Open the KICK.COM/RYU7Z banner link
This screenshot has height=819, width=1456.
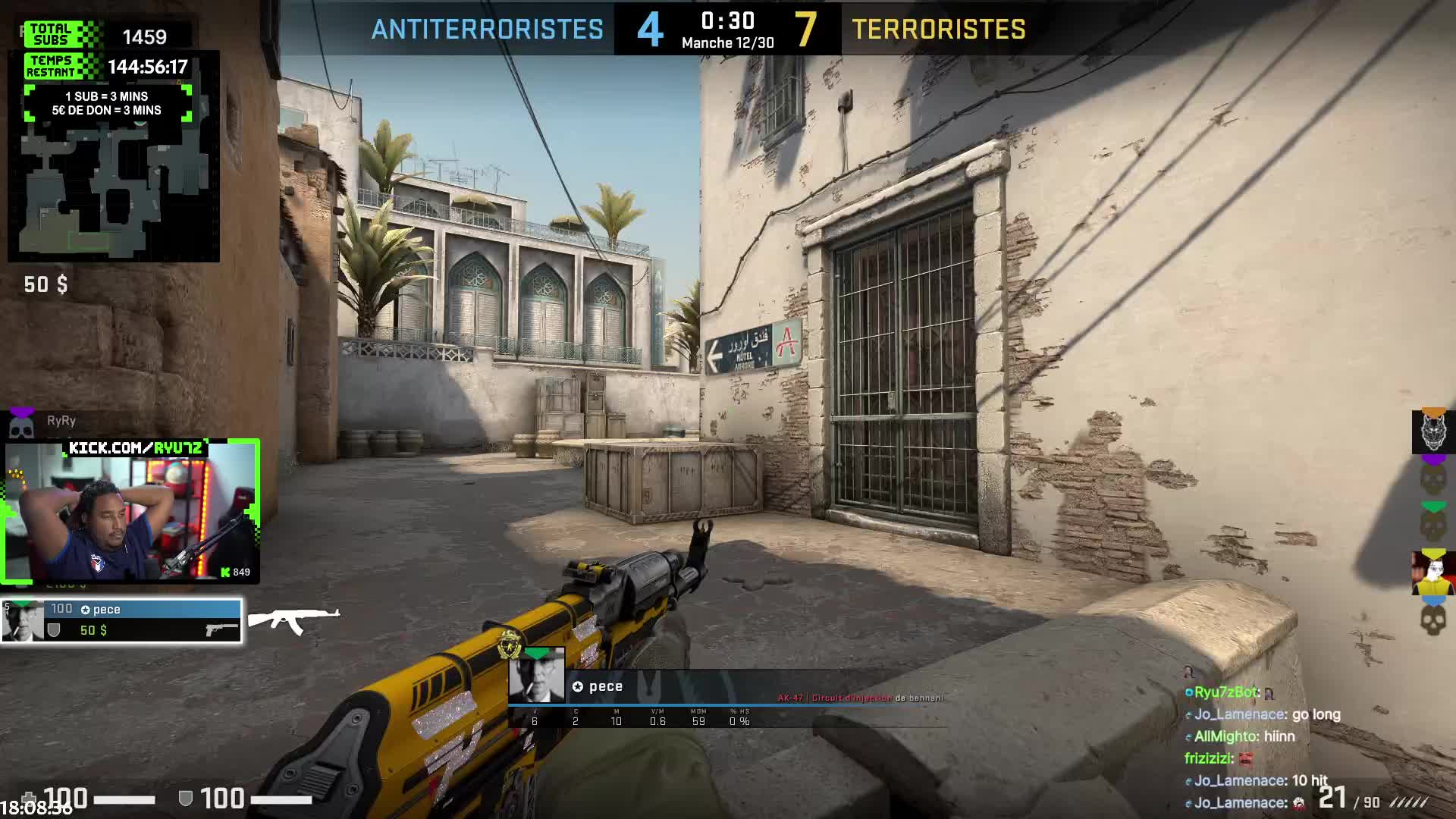136,448
